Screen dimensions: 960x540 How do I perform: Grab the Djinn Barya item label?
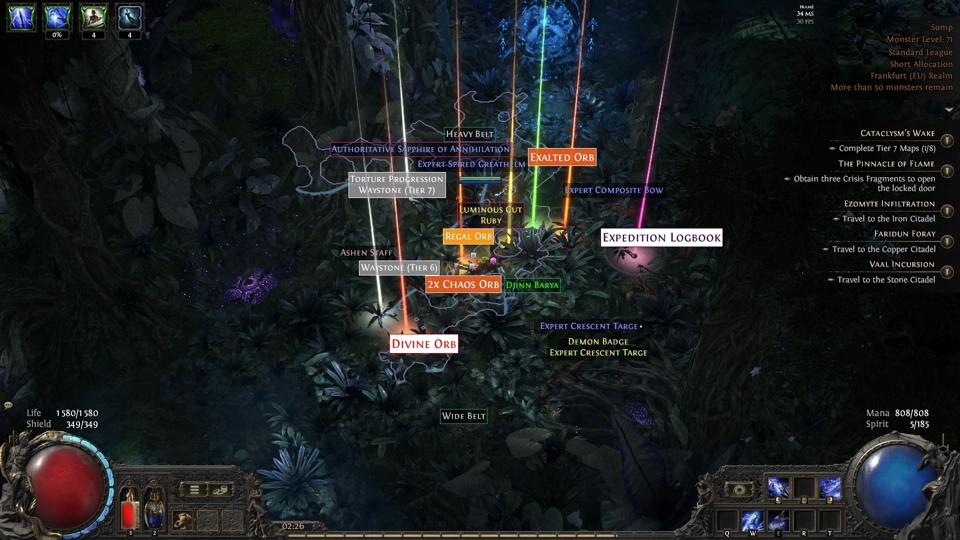pyautogui.click(x=532, y=285)
